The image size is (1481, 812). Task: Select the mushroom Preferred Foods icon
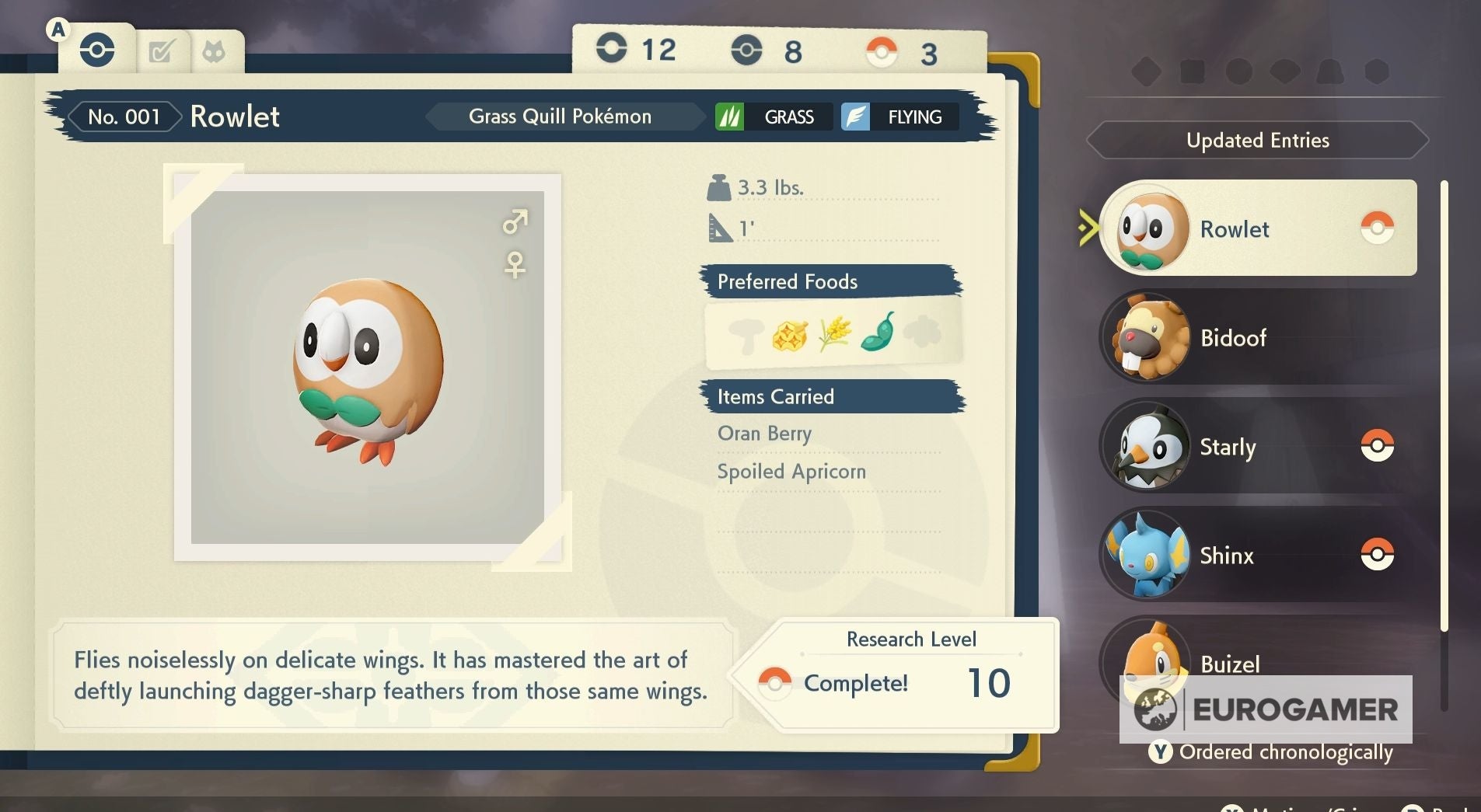pyautogui.click(x=745, y=335)
